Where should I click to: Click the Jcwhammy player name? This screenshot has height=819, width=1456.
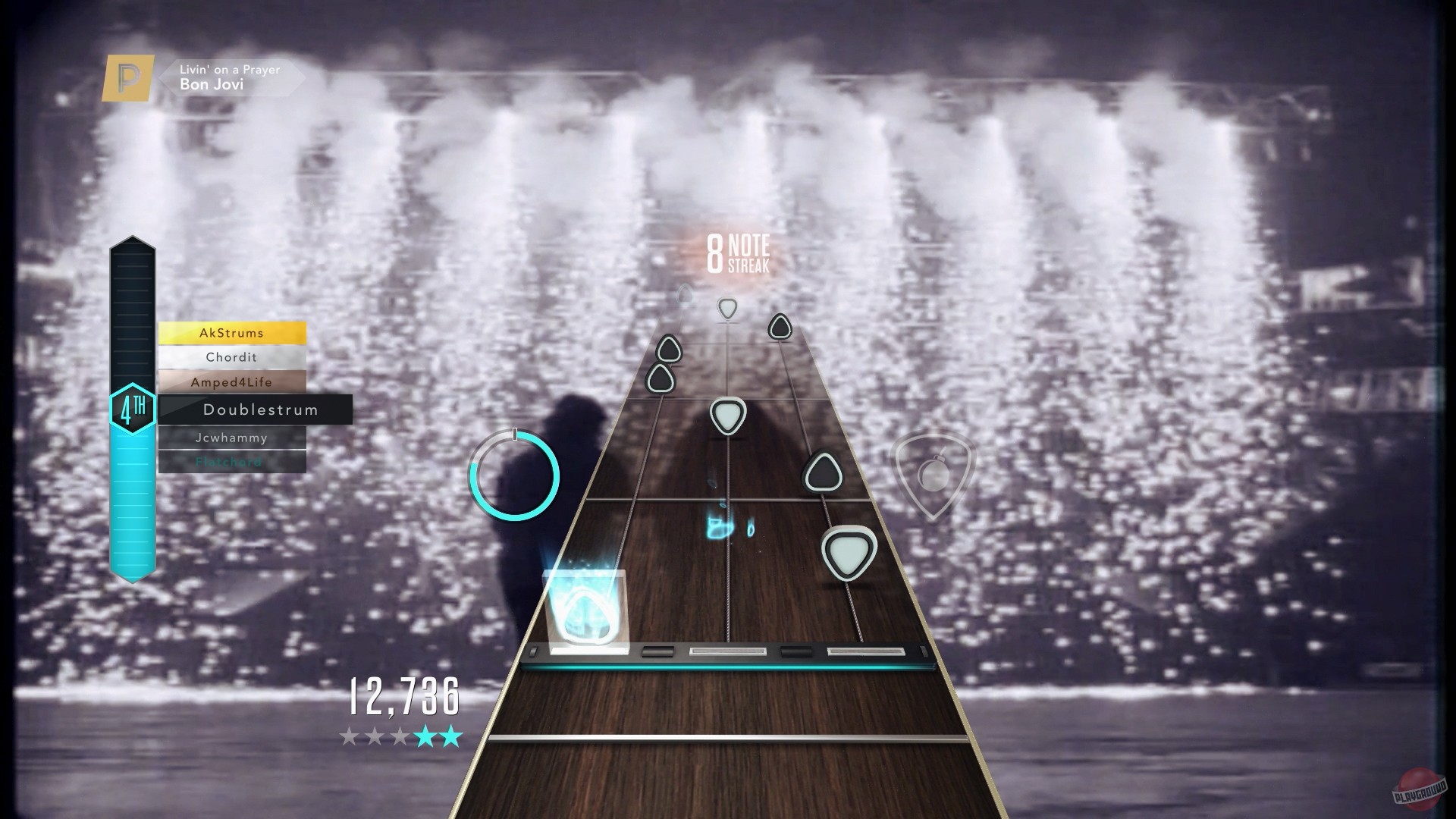[232, 438]
